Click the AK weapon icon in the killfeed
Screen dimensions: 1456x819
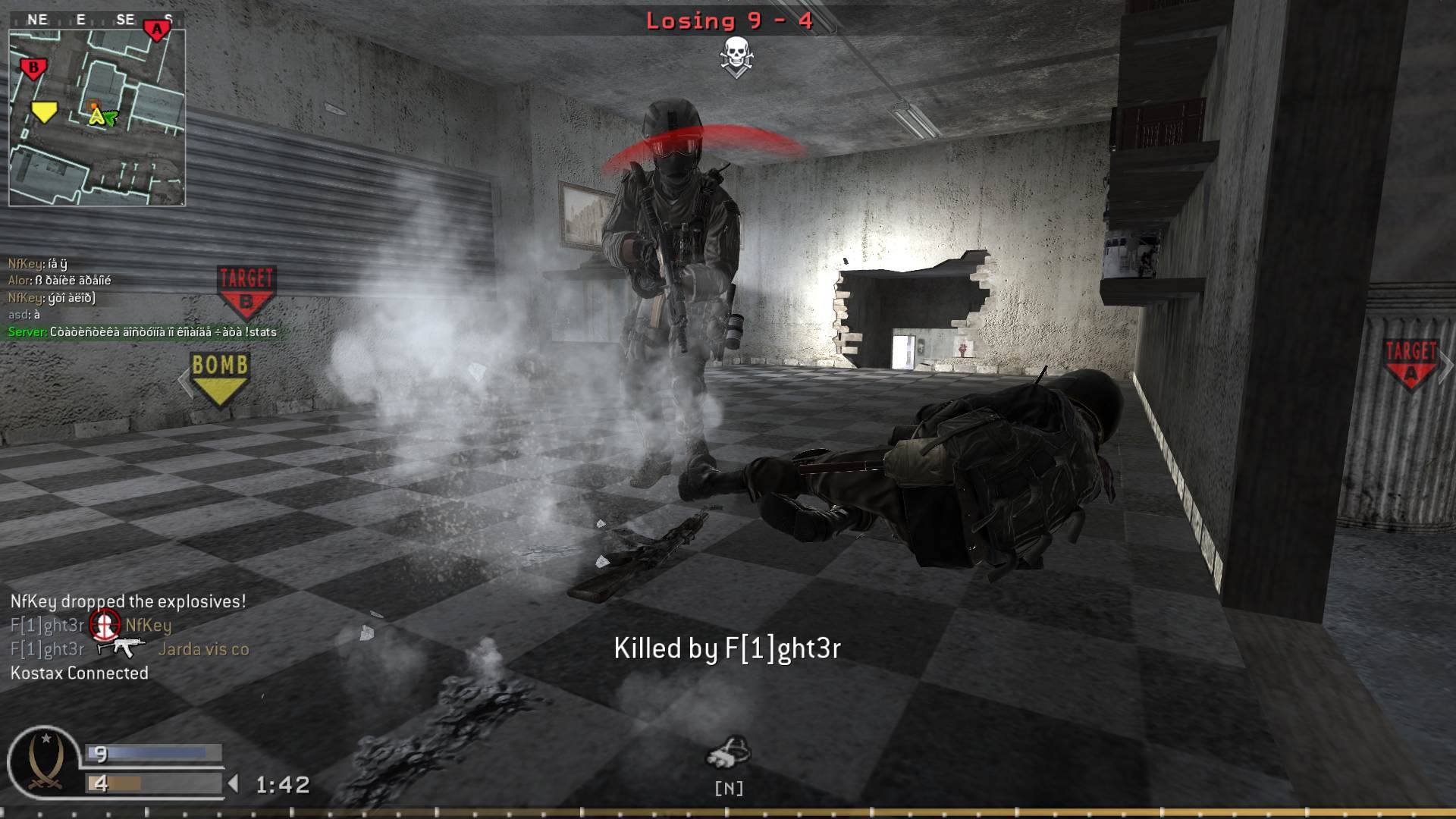point(121,648)
